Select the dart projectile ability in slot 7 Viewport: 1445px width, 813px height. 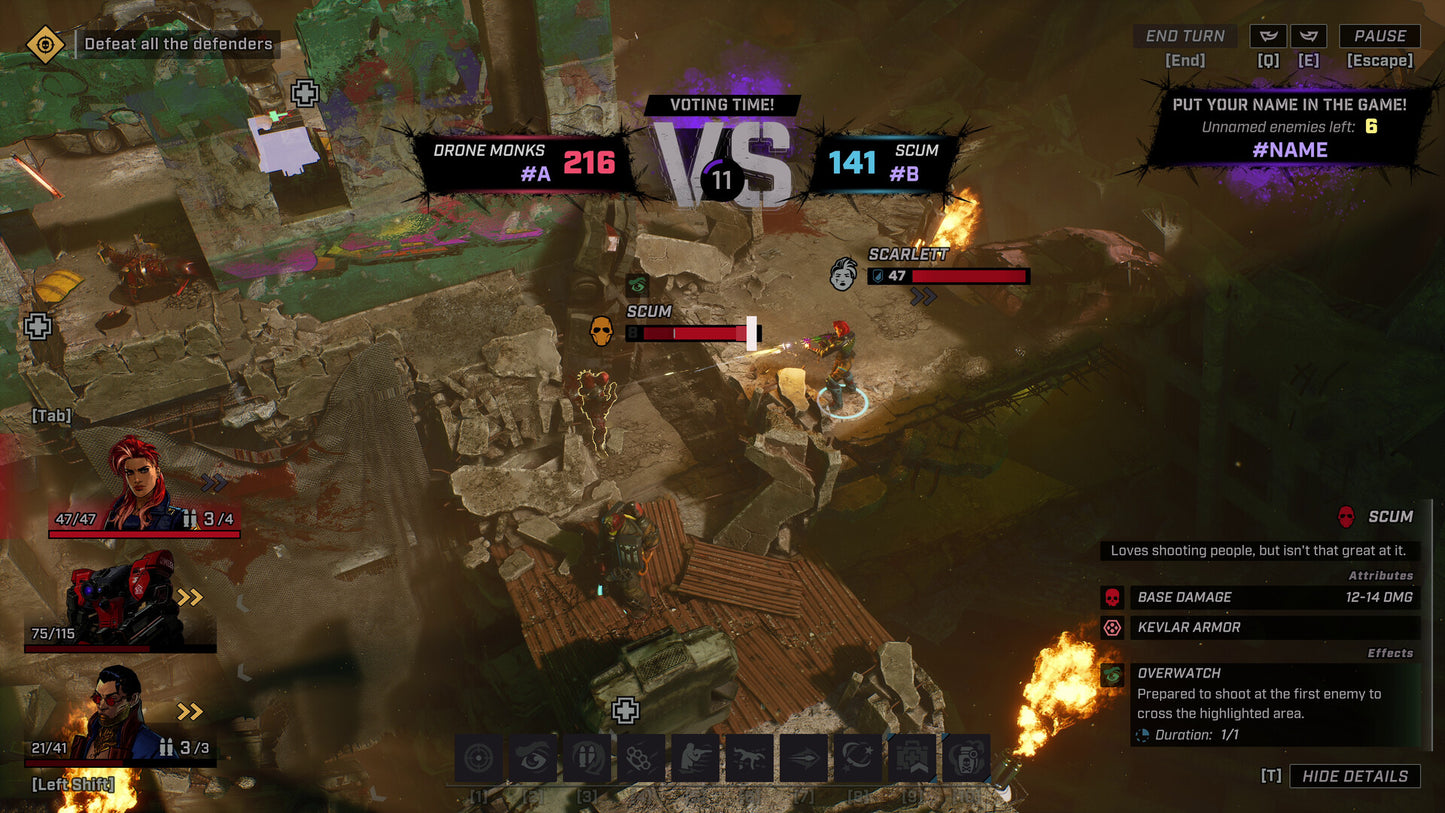tap(802, 758)
